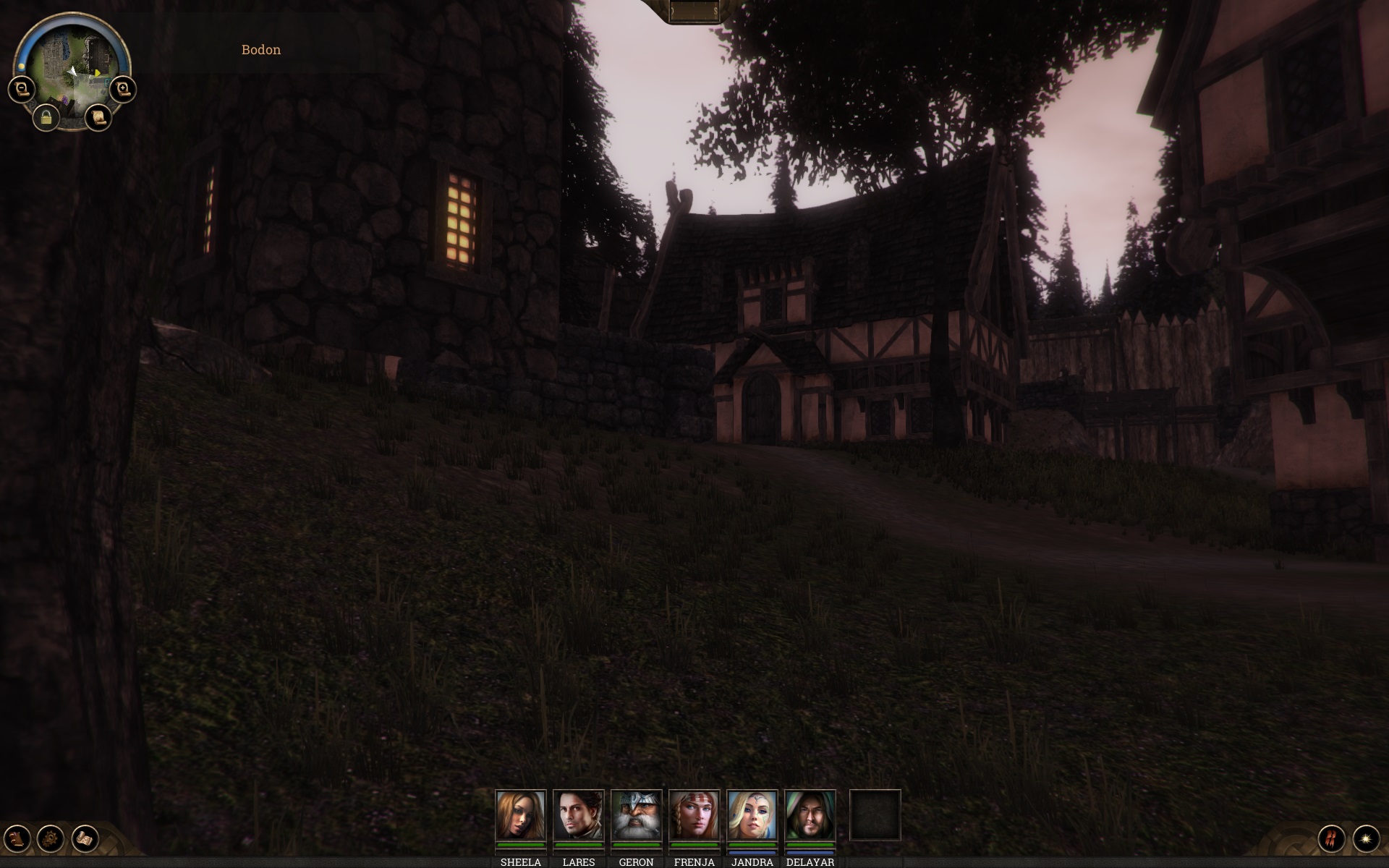Zoom out the minimap
This screenshot has height=868, width=1389.
(22, 90)
